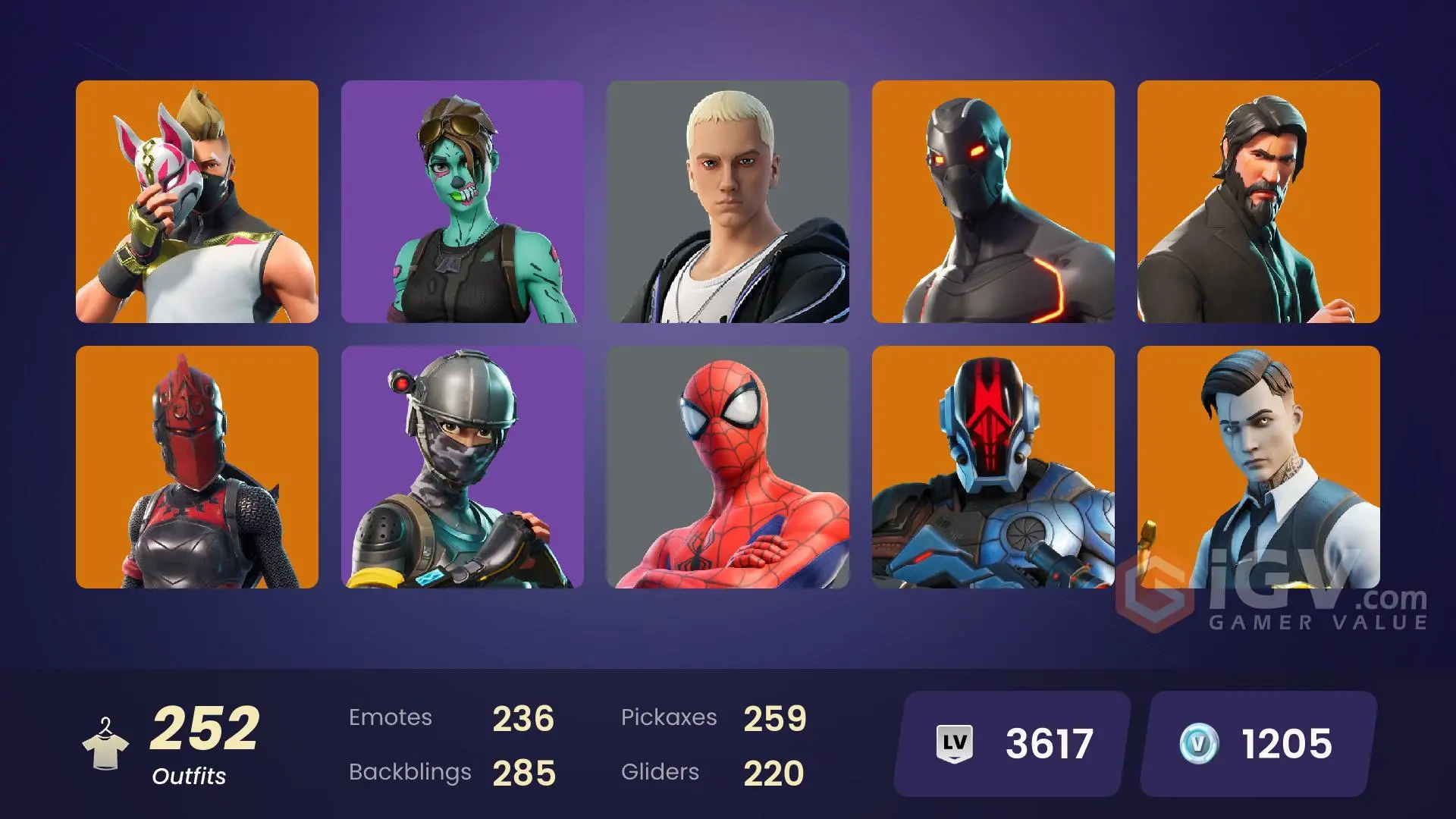Select the Elite Agent skin thumbnail
Viewport: 1456px width, 819px height.
click(461, 470)
